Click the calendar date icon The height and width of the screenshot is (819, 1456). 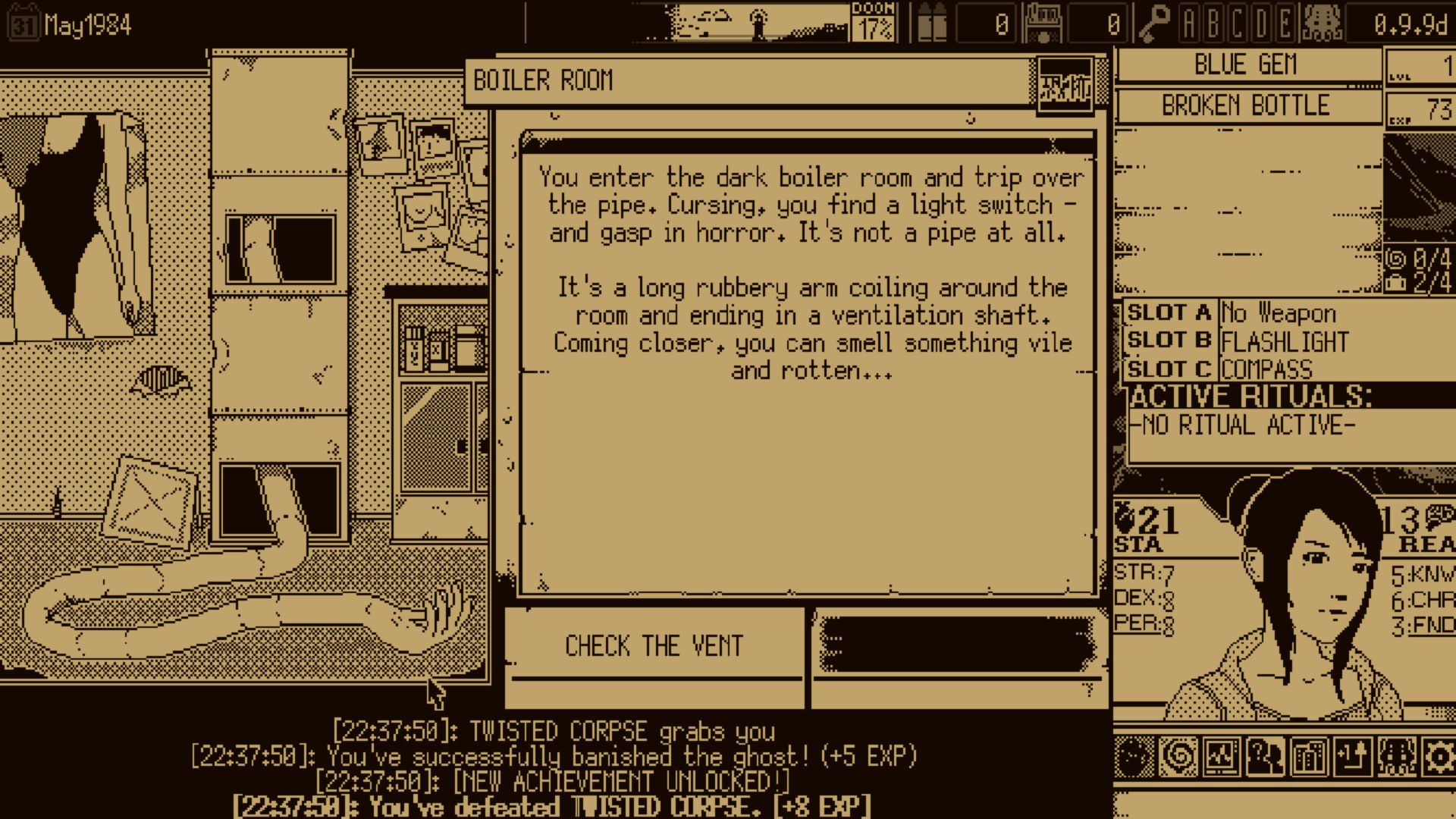(x=23, y=26)
